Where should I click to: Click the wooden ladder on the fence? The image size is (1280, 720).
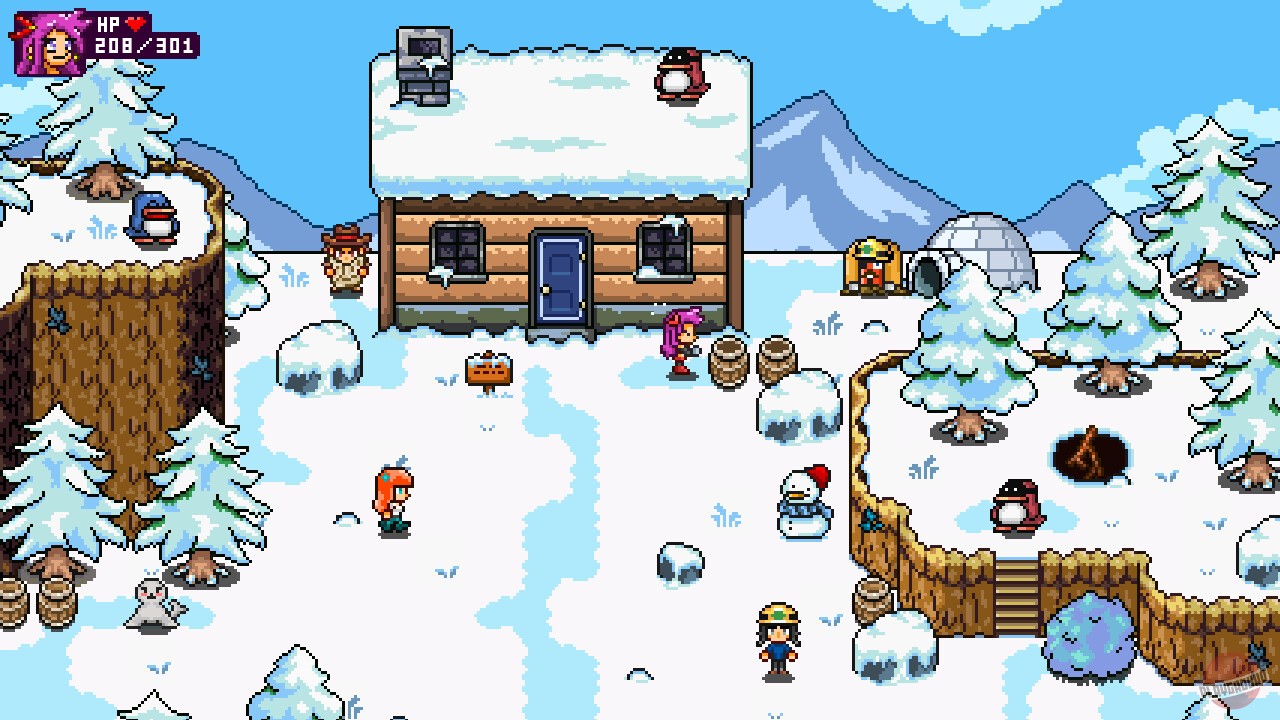1016,595
